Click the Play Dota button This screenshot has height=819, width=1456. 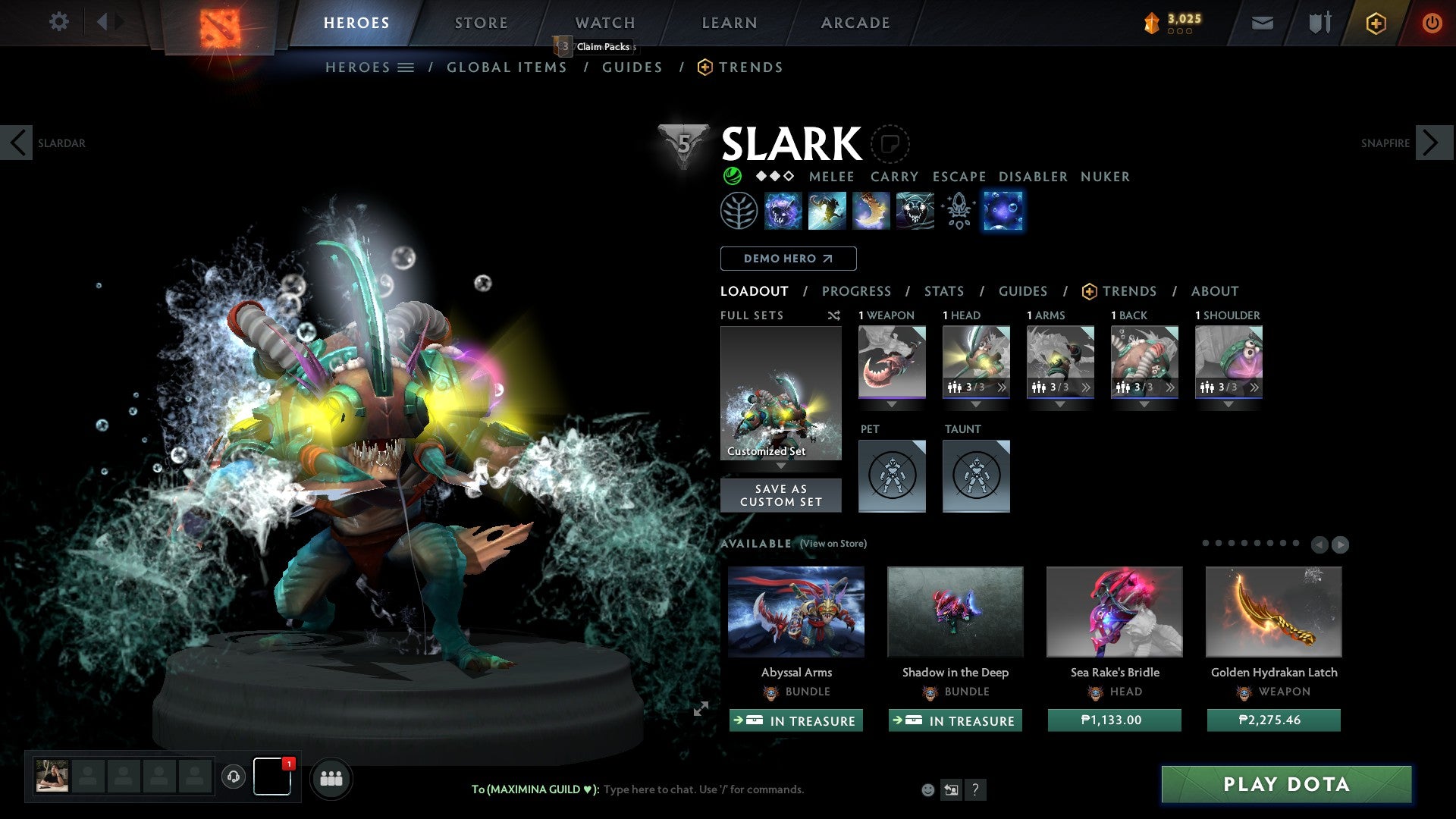click(x=1286, y=784)
